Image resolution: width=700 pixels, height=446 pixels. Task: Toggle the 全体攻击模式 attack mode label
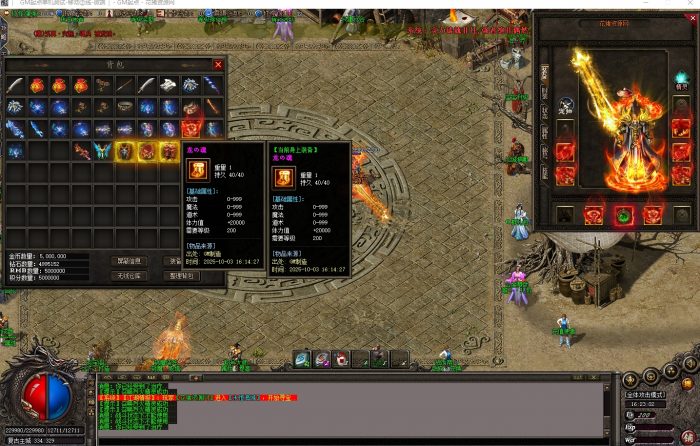point(646,394)
